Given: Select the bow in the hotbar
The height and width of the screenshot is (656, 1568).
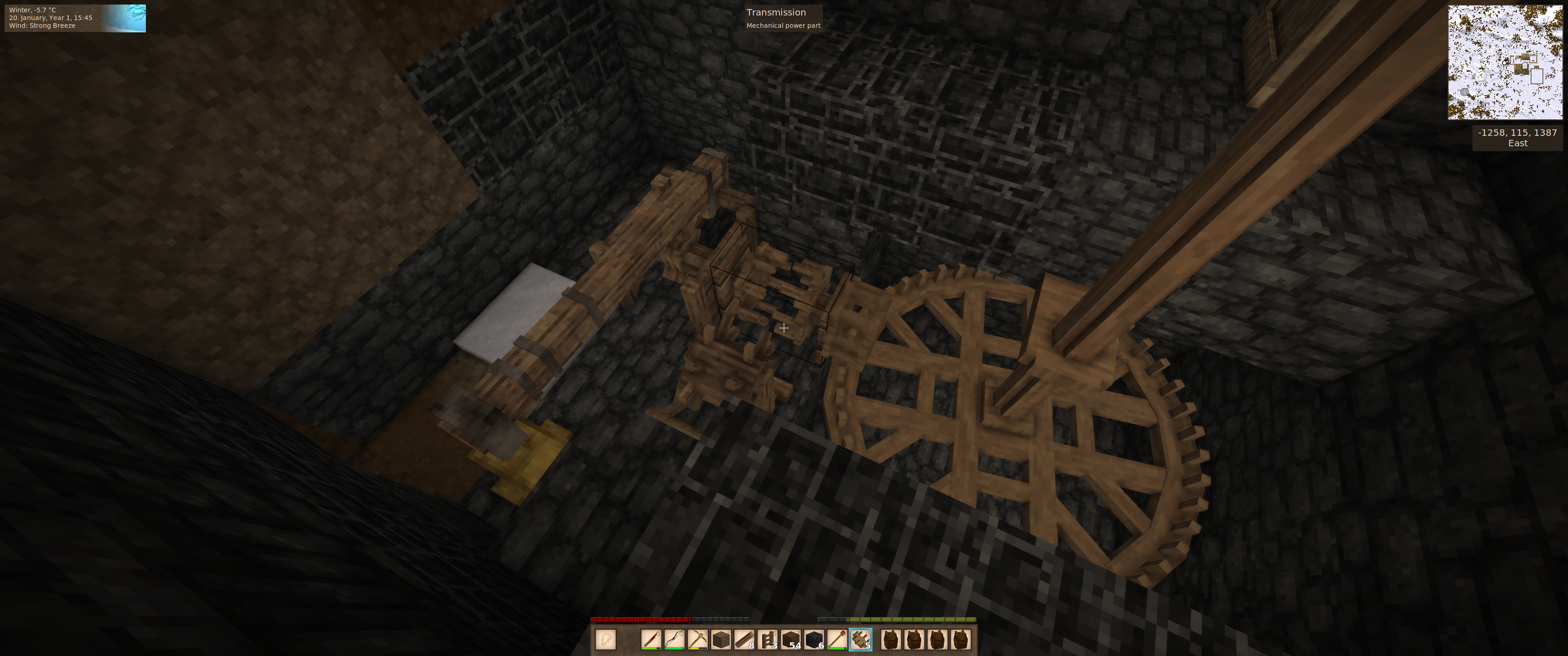Looking at the screenshot, I should pyautogui.click(x=675, y=640).
